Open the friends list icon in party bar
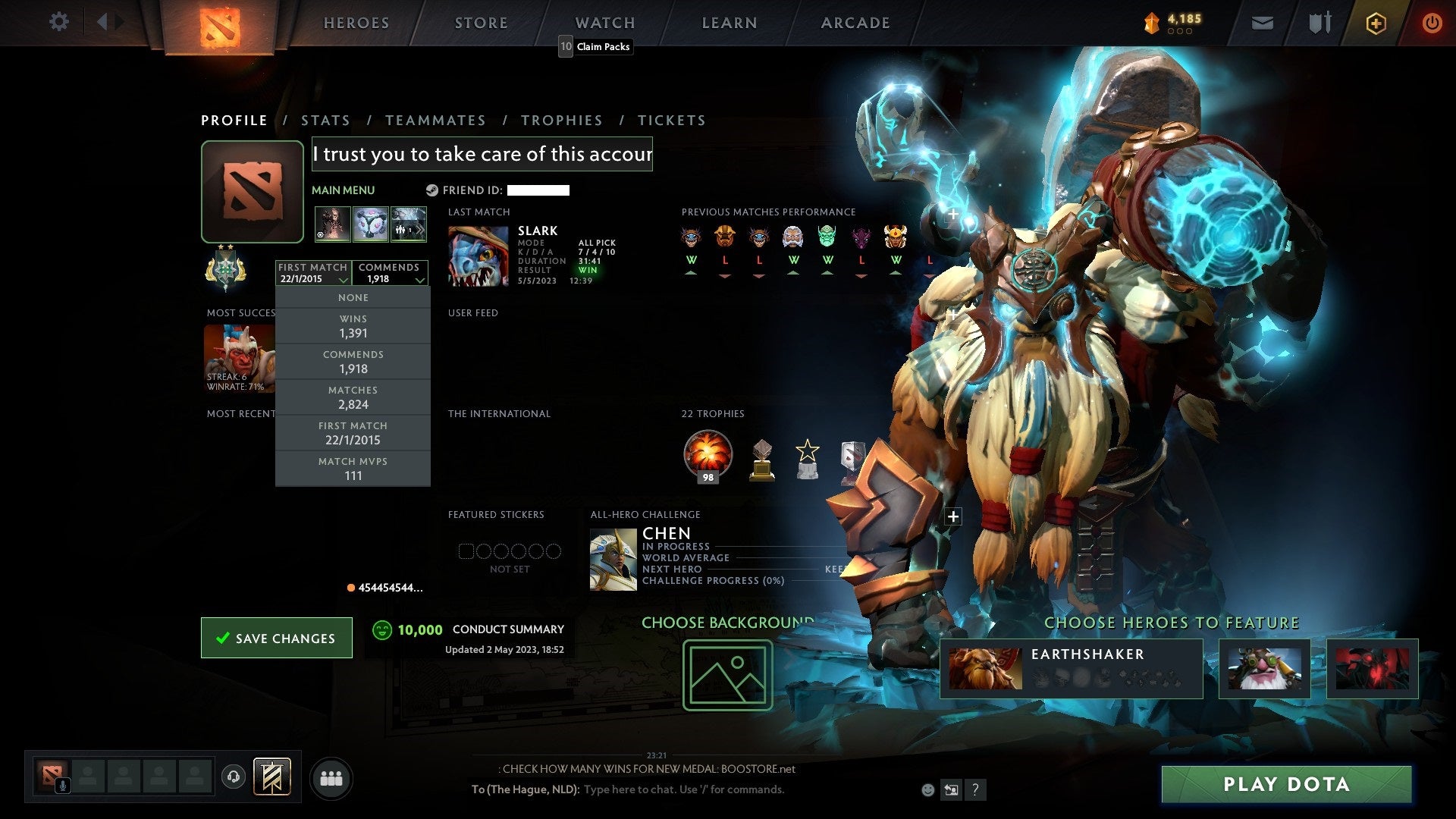1456x819 pixels. pos(331,777)
